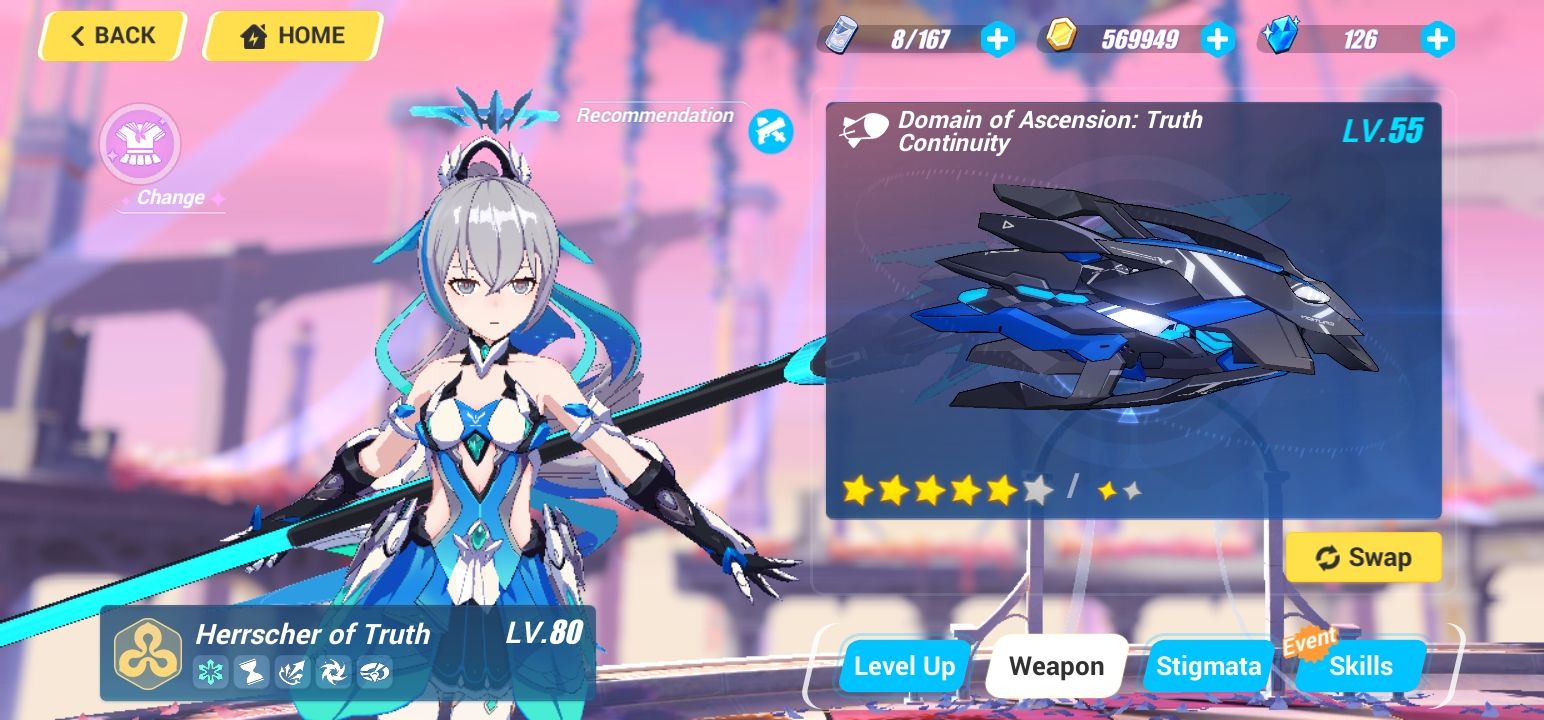This screenshot has height=720, width=1544.
Task: Select the spinning shuriken skill icon
Action: click(x=333, y=674)
